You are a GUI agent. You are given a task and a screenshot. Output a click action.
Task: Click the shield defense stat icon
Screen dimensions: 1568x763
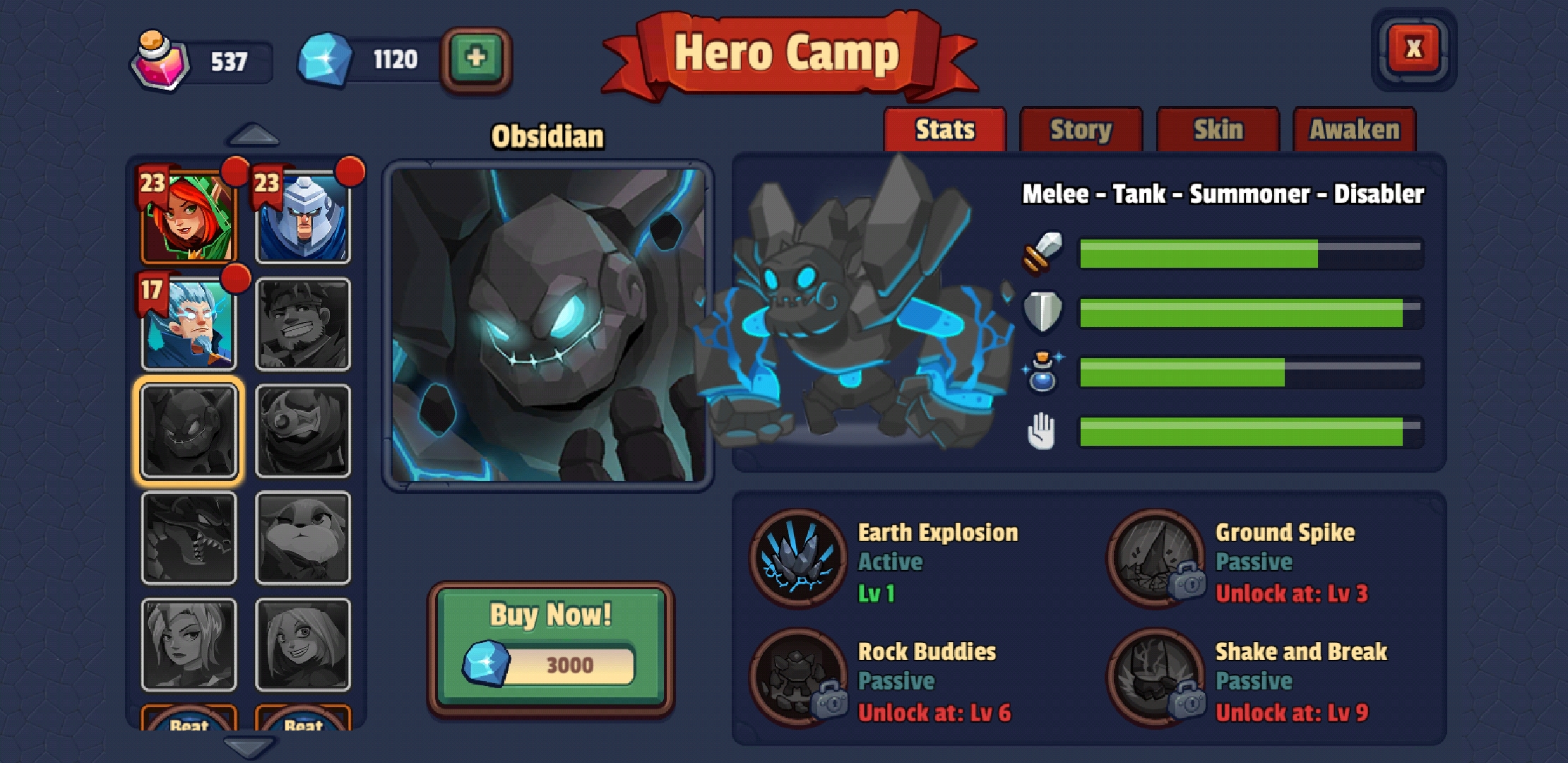tap(1043, 311)
